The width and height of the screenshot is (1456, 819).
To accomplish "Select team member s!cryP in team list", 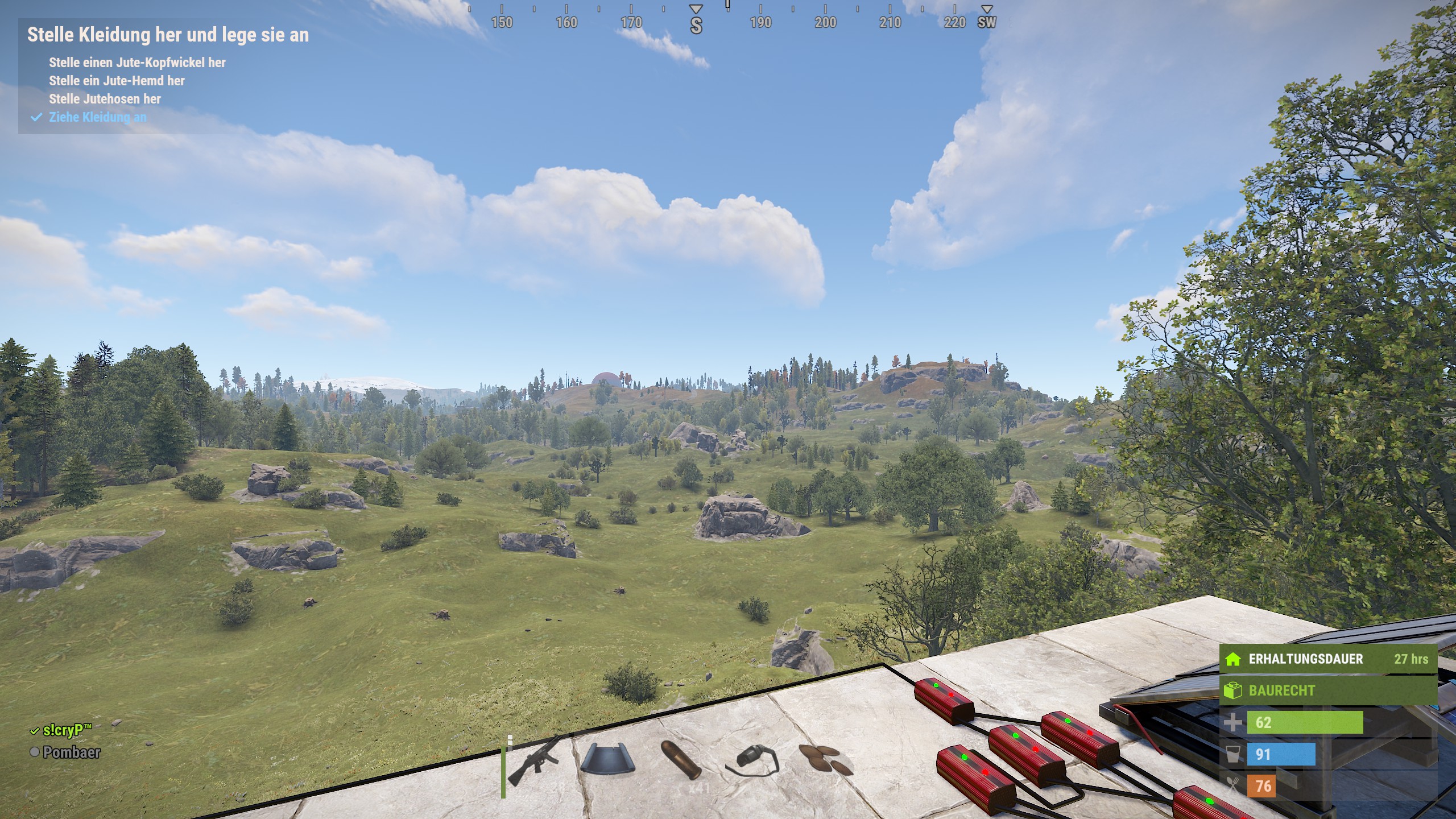I will coord(67,730).
